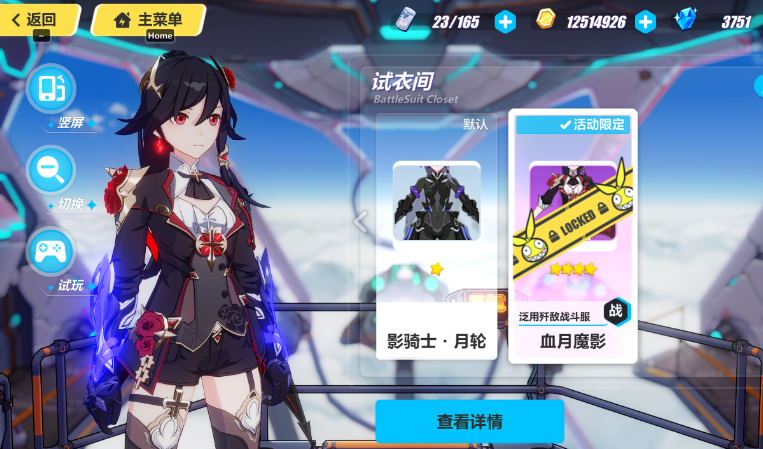Screen dimensions: 763x449
Task: Select the locked 血月魔影 outfit card
Action: 572,236
